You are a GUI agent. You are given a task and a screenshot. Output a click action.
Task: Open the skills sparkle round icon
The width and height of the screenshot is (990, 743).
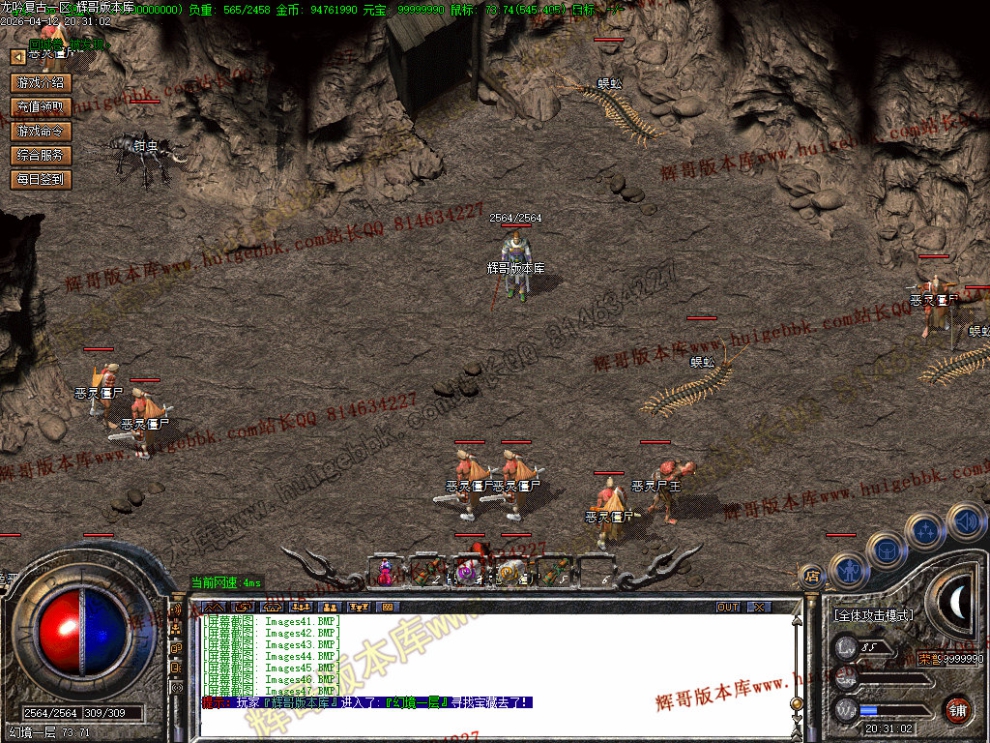925,530
